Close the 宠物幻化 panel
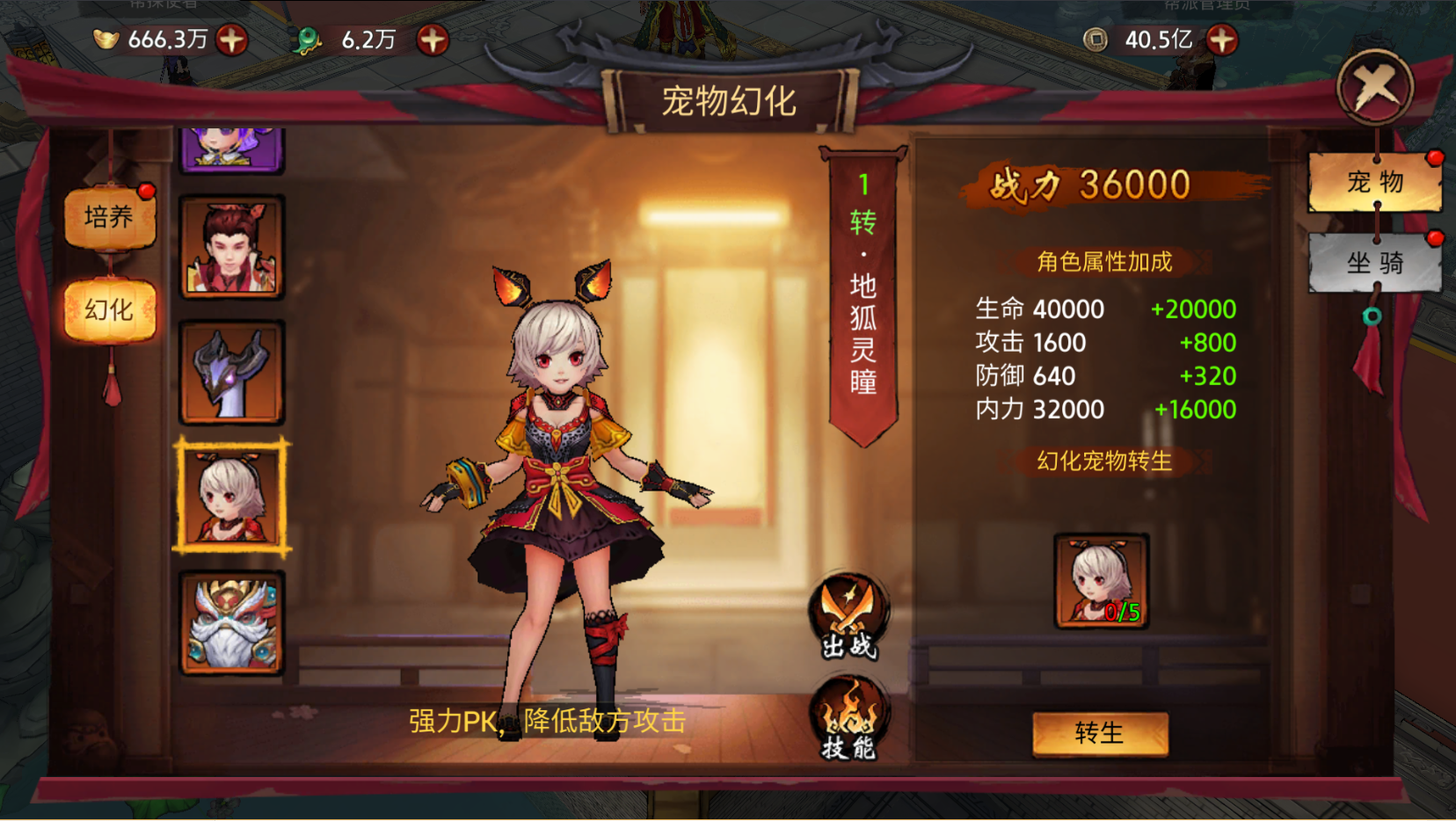 pos(1374,87)
